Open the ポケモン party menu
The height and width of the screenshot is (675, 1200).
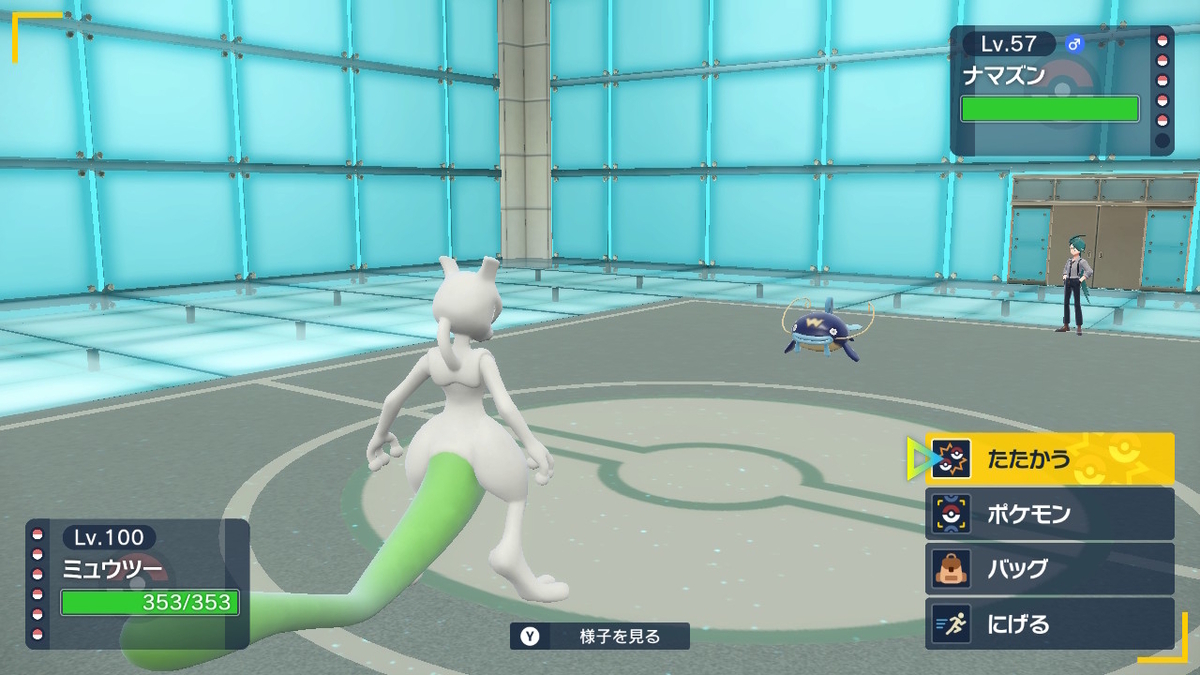tap(1049, 514)
